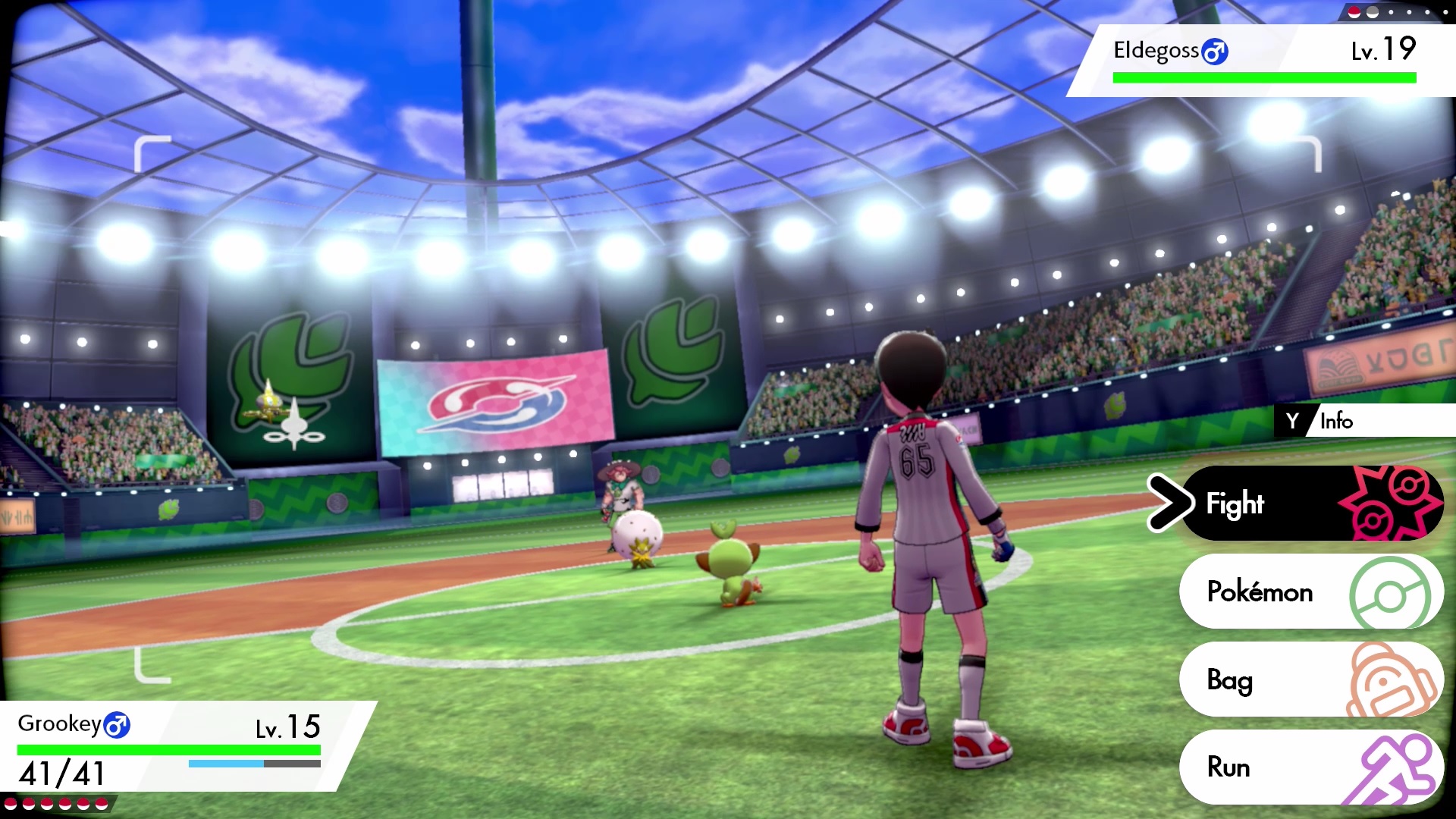The image size is (1456, 819).
Task: Toggle the grayed-out ball in opponent's party strip
Action: tap(1373, 11)
